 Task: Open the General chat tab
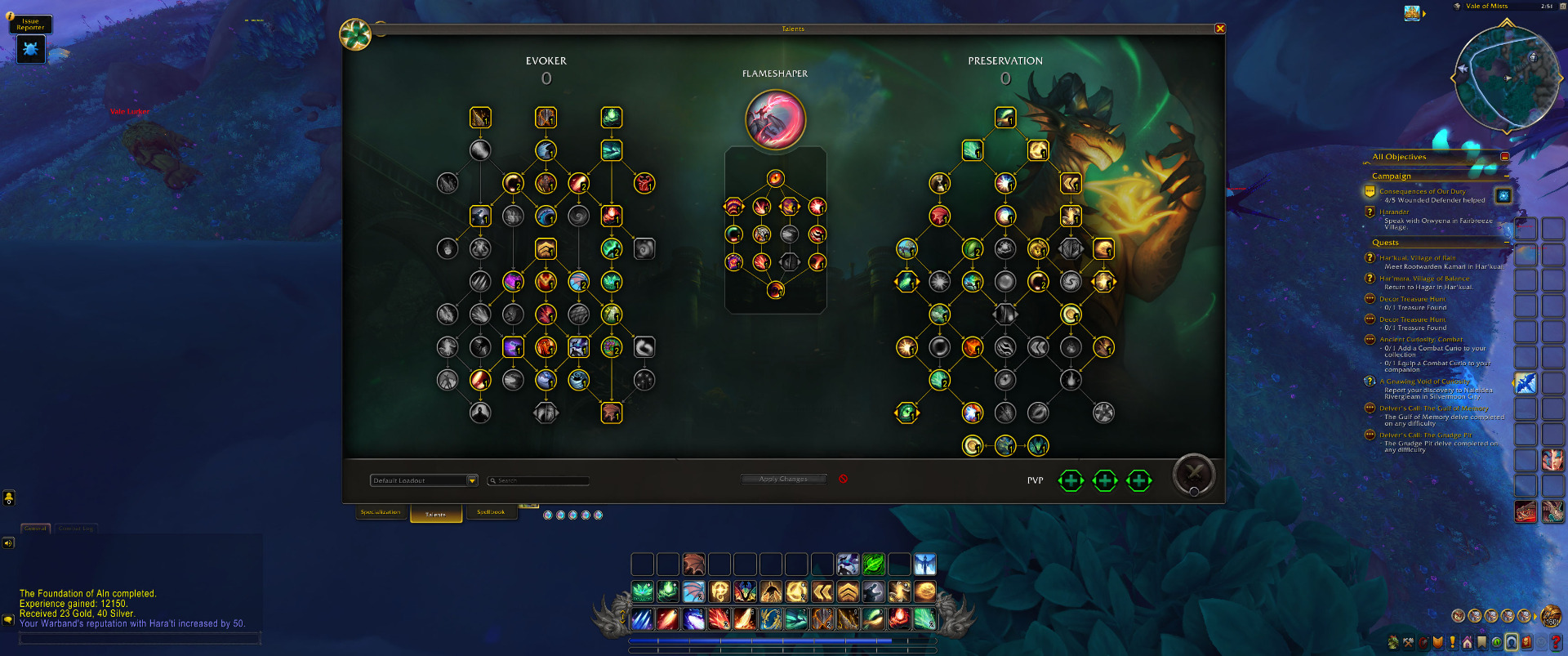(35, 529)
